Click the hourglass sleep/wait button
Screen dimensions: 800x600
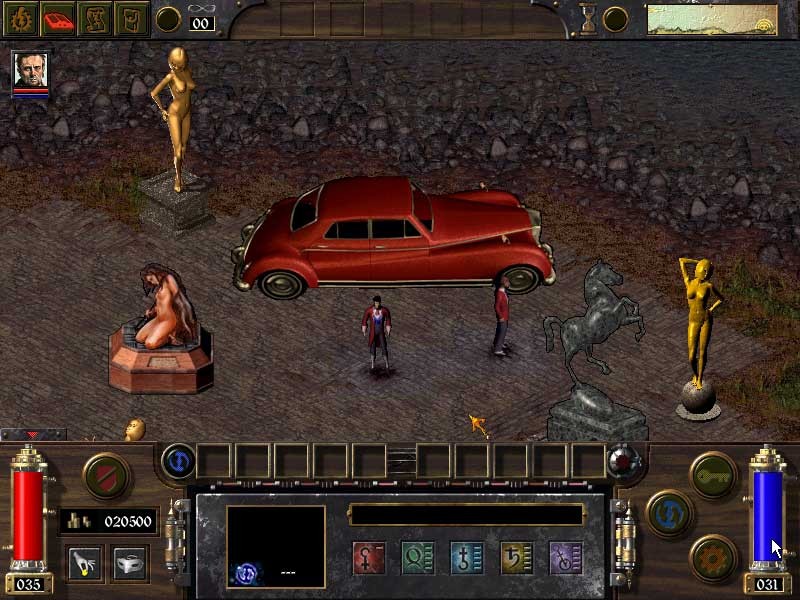coord(590,18)
